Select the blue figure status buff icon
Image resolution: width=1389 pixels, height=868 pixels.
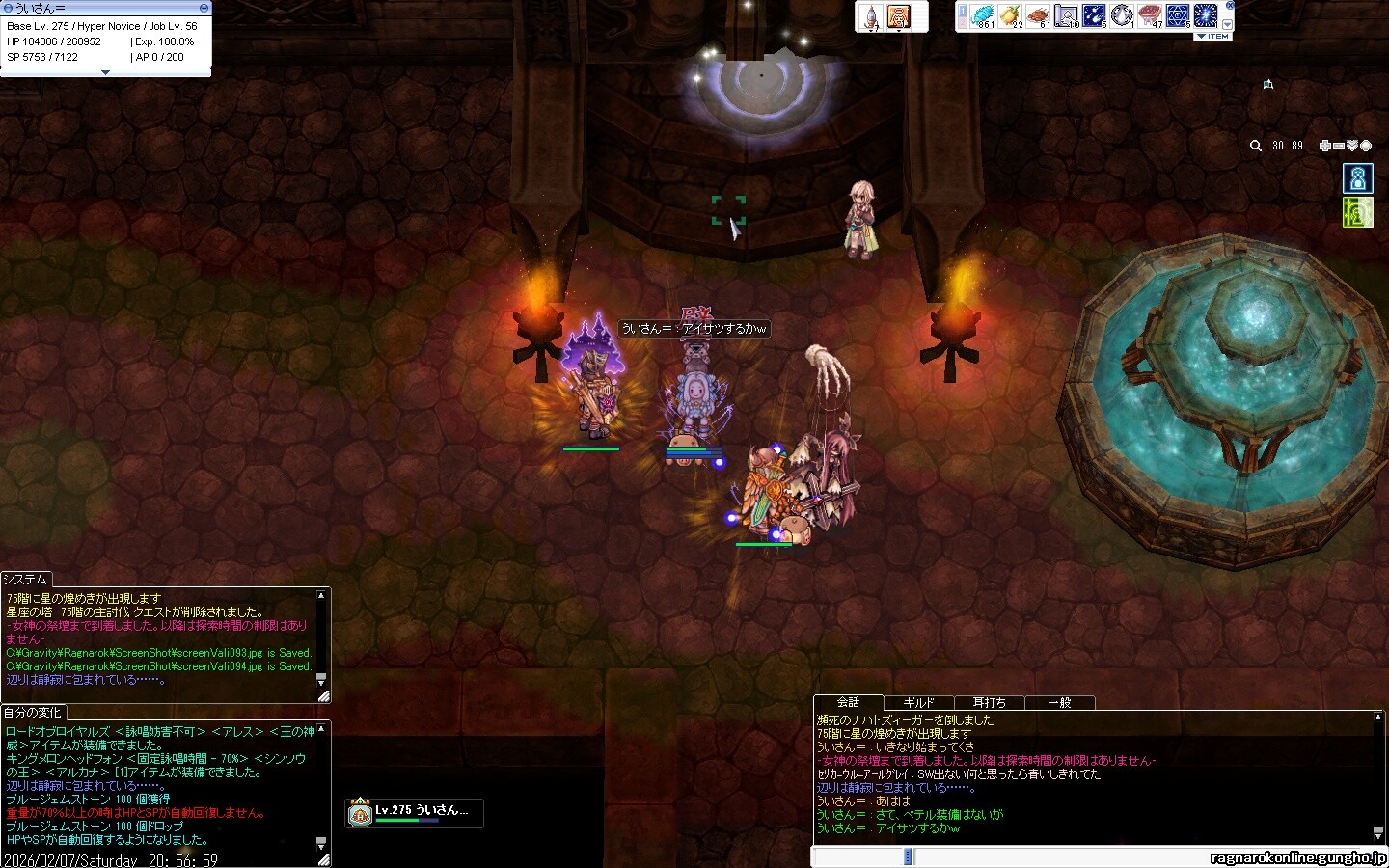click(x=1358, y=178)
